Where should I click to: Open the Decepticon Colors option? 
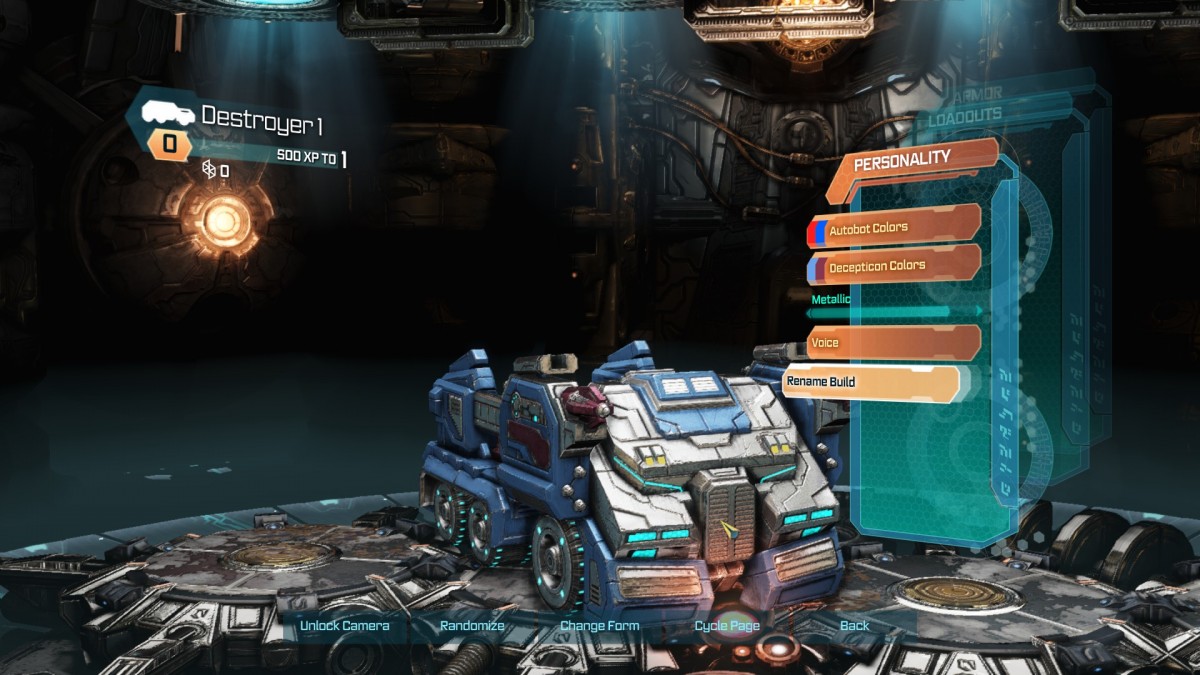[893, 266]
